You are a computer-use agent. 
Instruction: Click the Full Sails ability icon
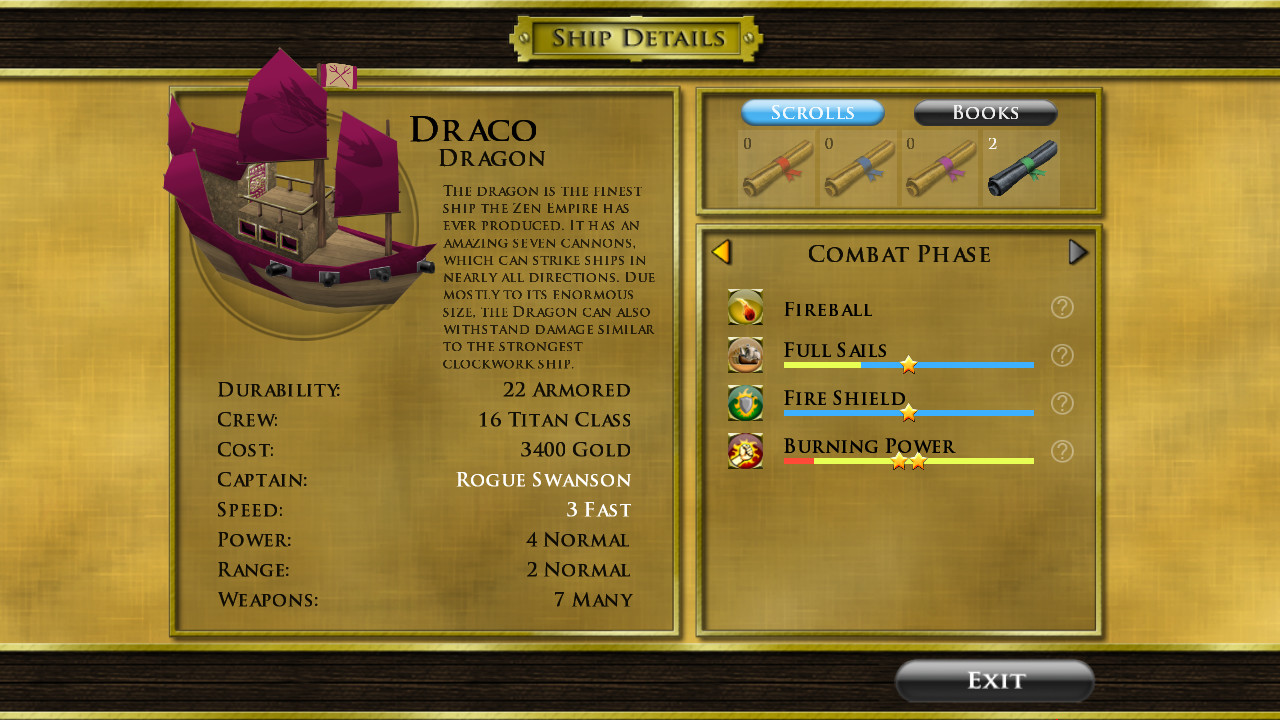click(x=745, y=355)
